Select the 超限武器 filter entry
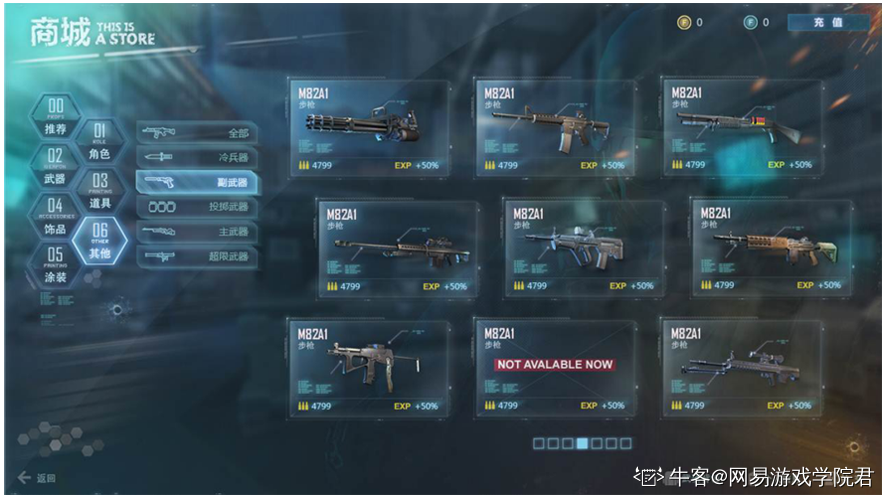This screenshot has width=885, height=497. tap(196, 257)
